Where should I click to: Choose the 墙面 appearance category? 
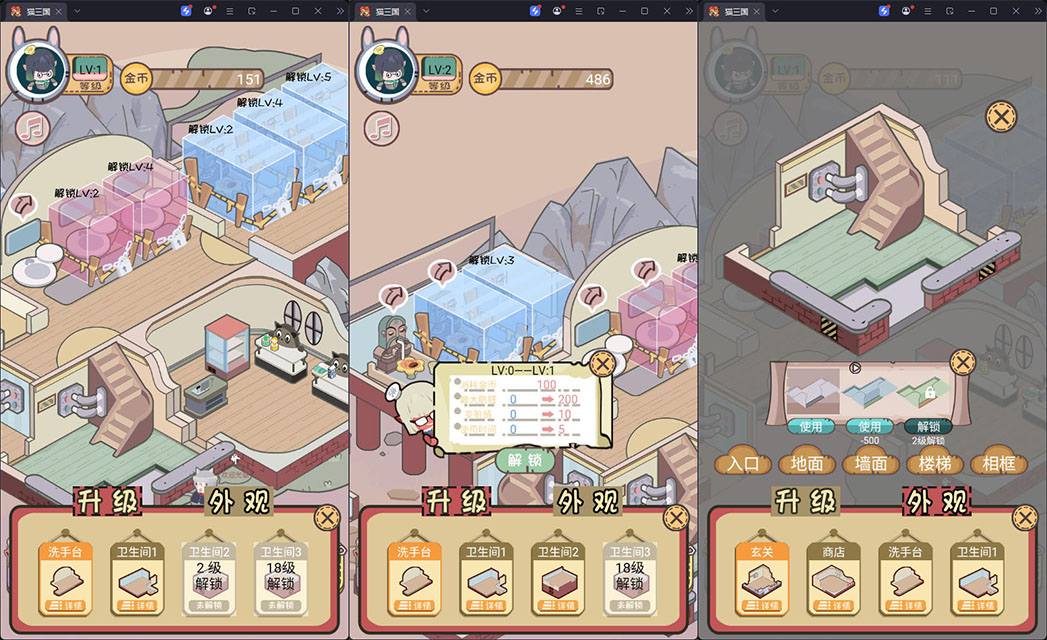point(870,463)
